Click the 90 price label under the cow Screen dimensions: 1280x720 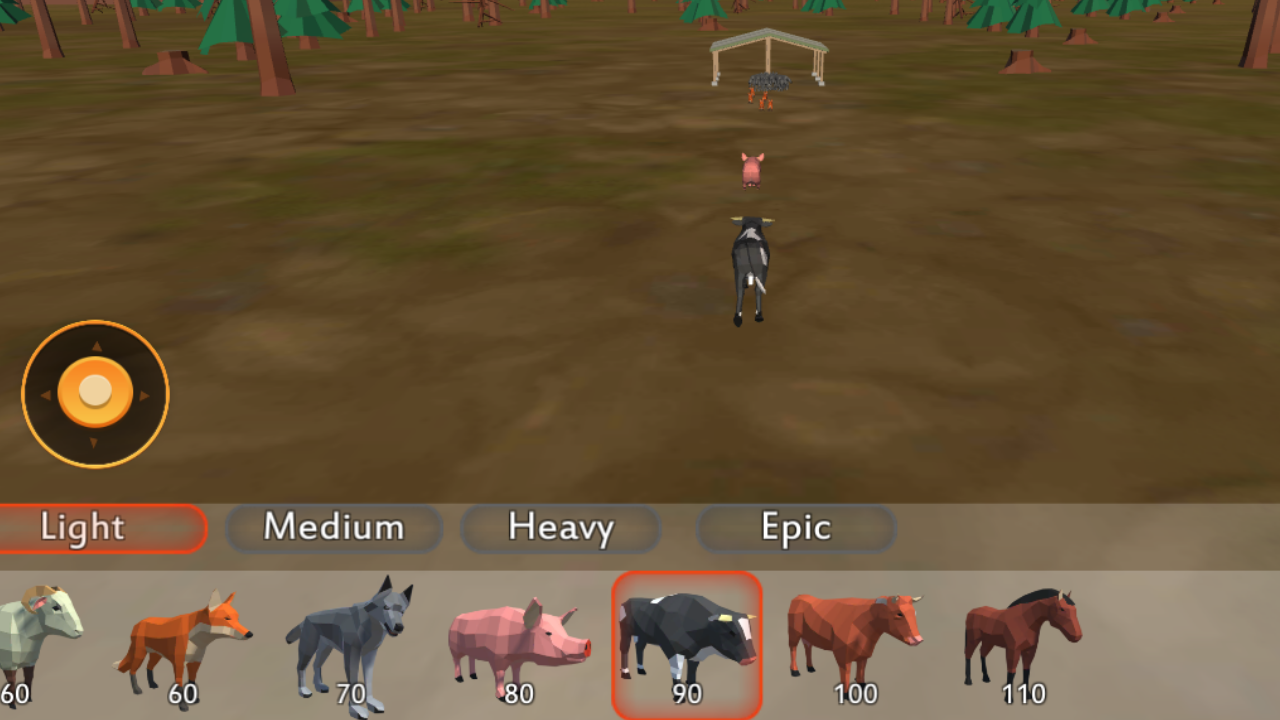pos(687,694)
